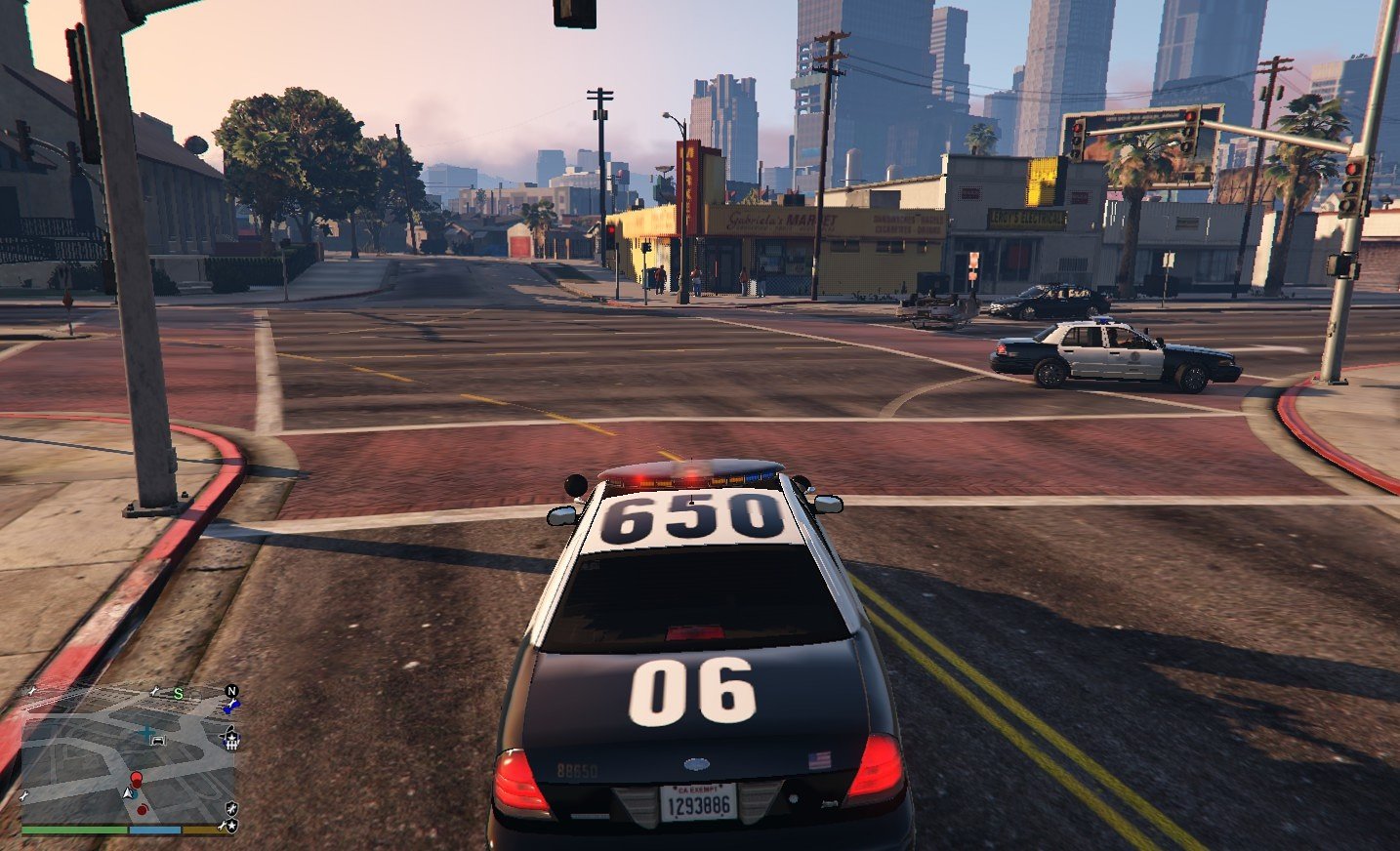Click the North compass marker on the minimap
The height and width of the screenshot is (851, 1400).
tap(232, 691)
